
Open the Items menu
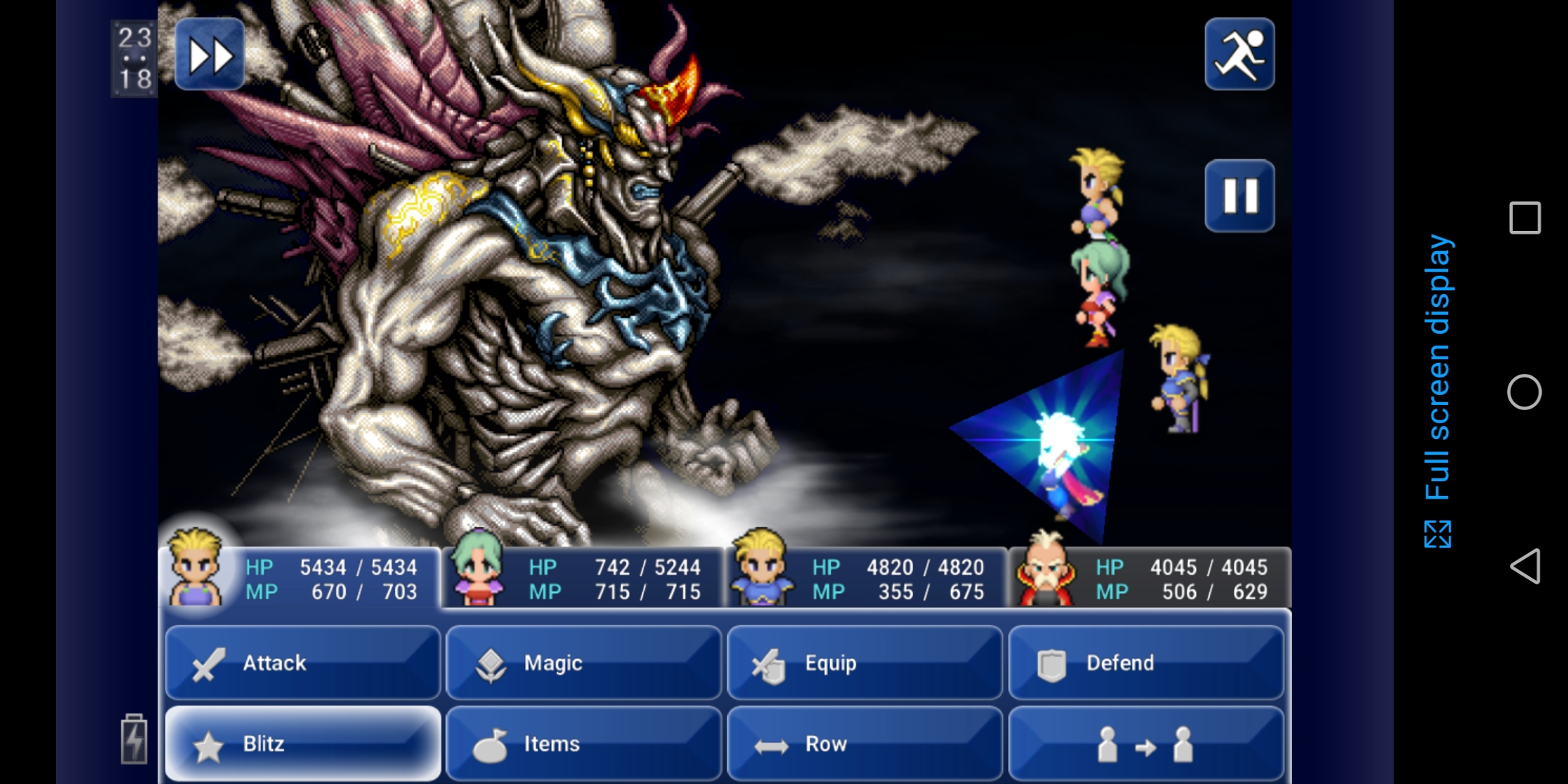[583, 743]
